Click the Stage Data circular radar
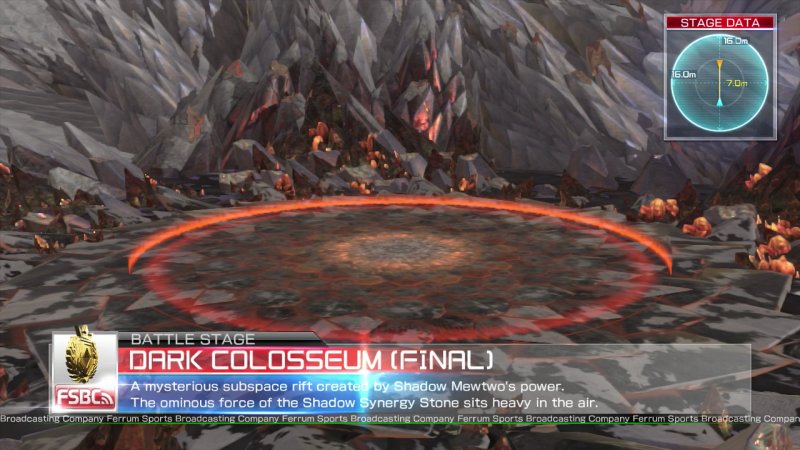 (x=719, y=82)
